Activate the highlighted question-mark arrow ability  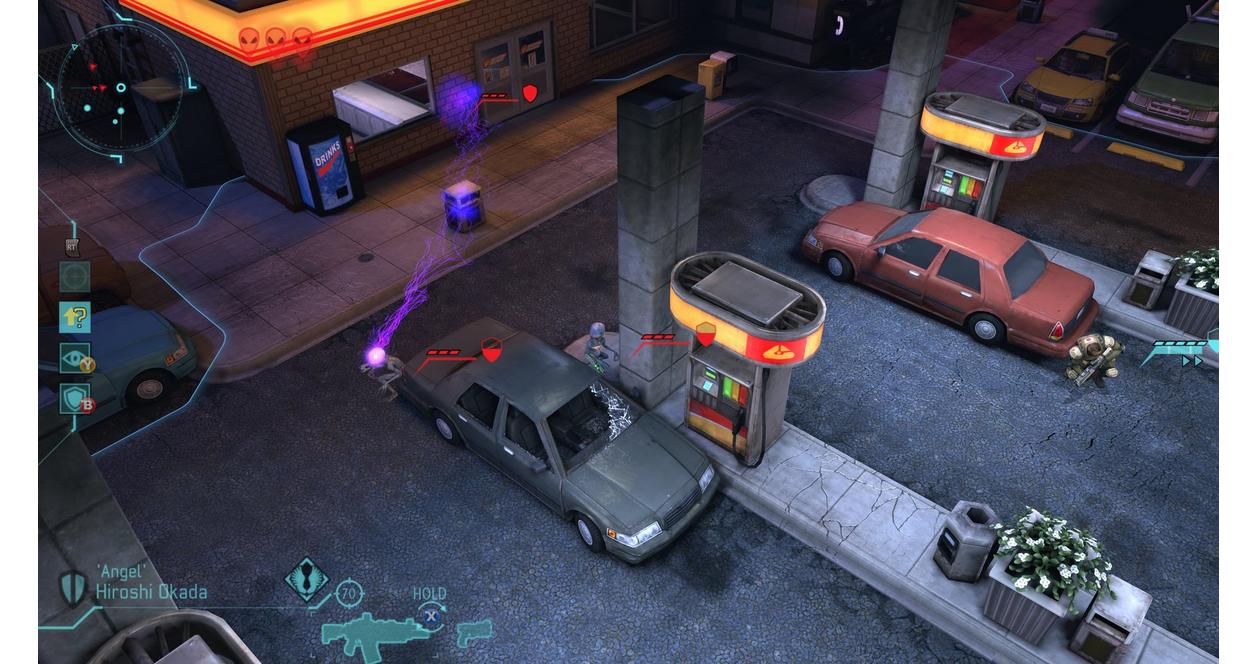click(75, 318)
